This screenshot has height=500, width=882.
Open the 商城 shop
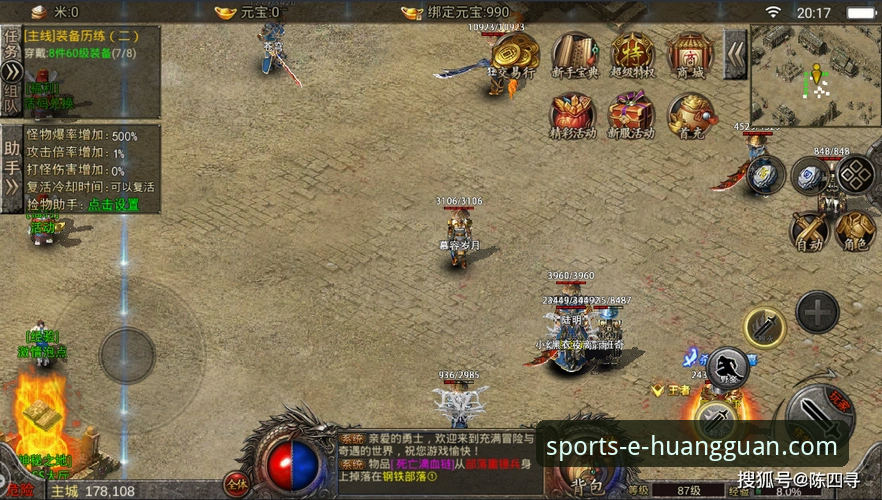[690, 54]
